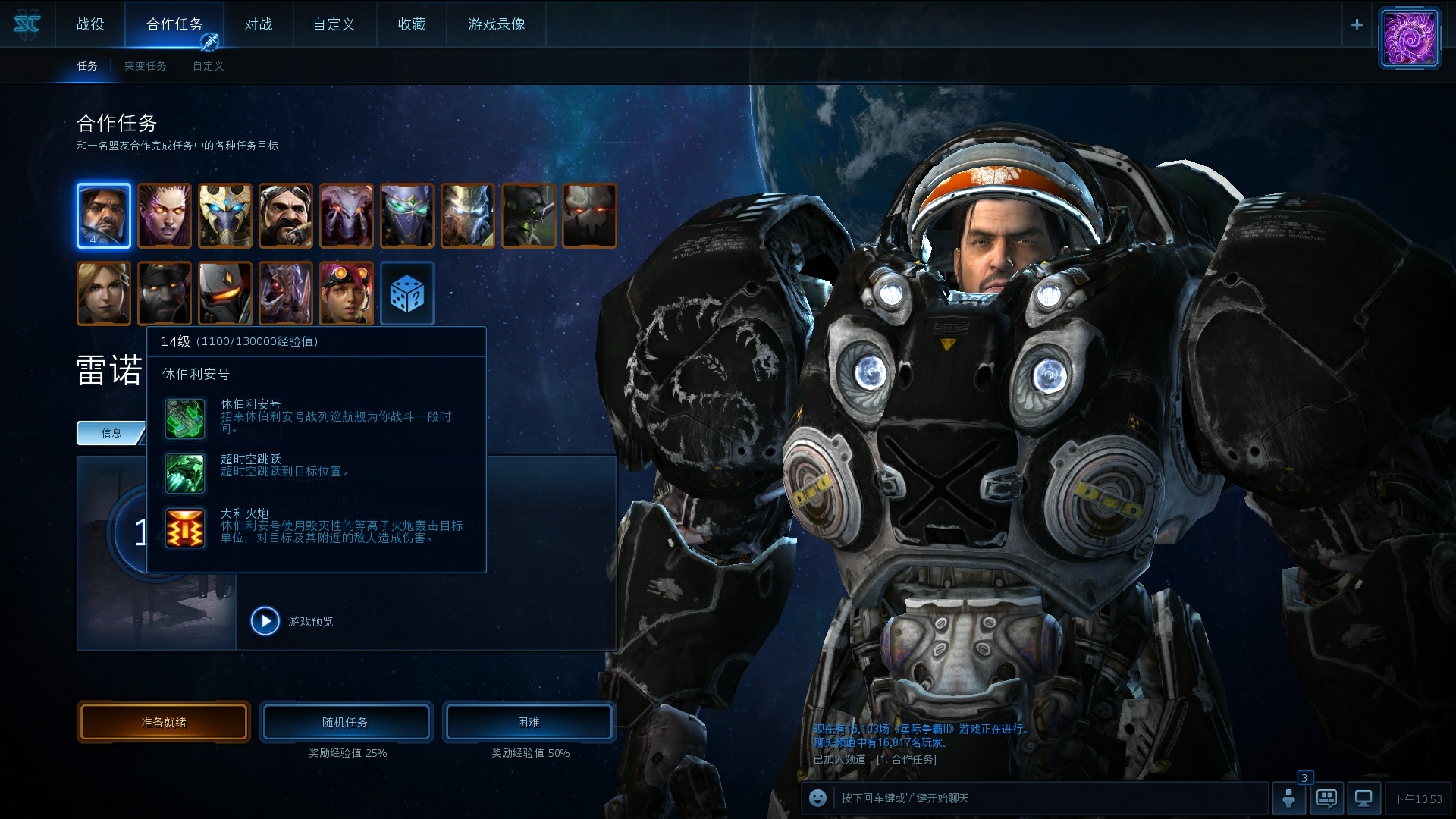The height and width of the screenshot is (819, 1456).
Task: Open the emoji smiley picker
Action: pos(817,798)
